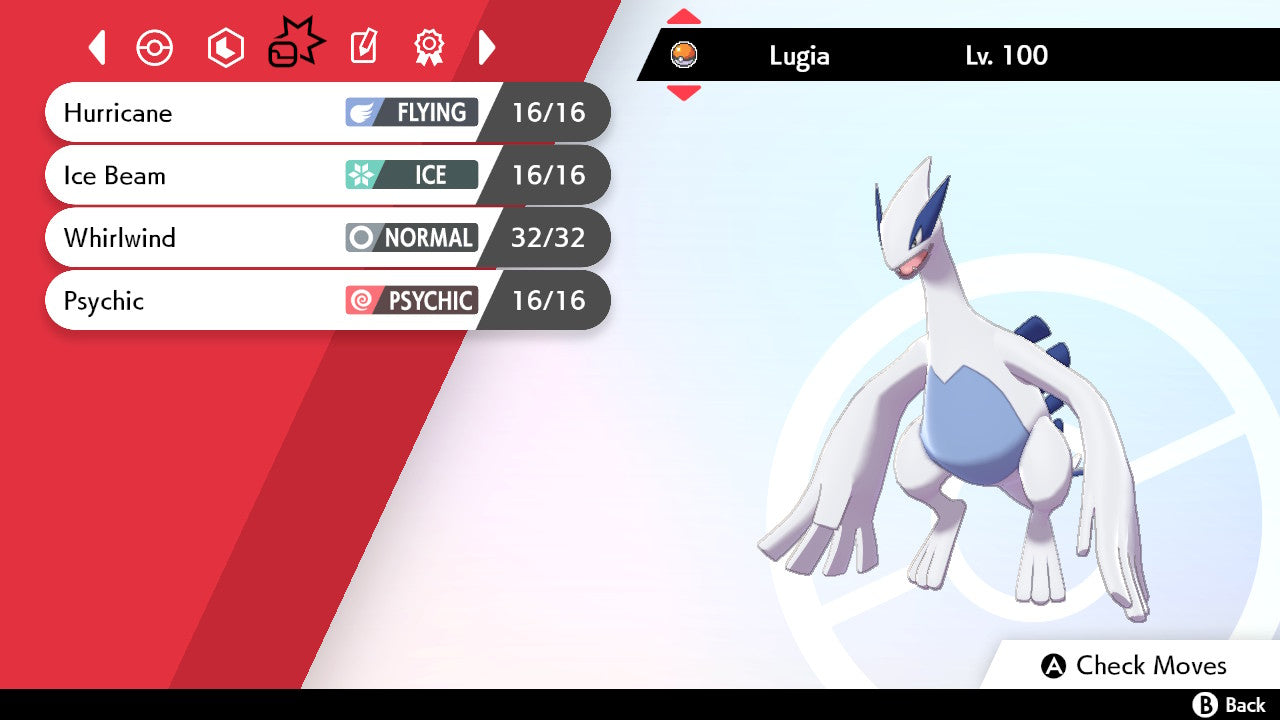Pick the Psychic move entry

327,300
